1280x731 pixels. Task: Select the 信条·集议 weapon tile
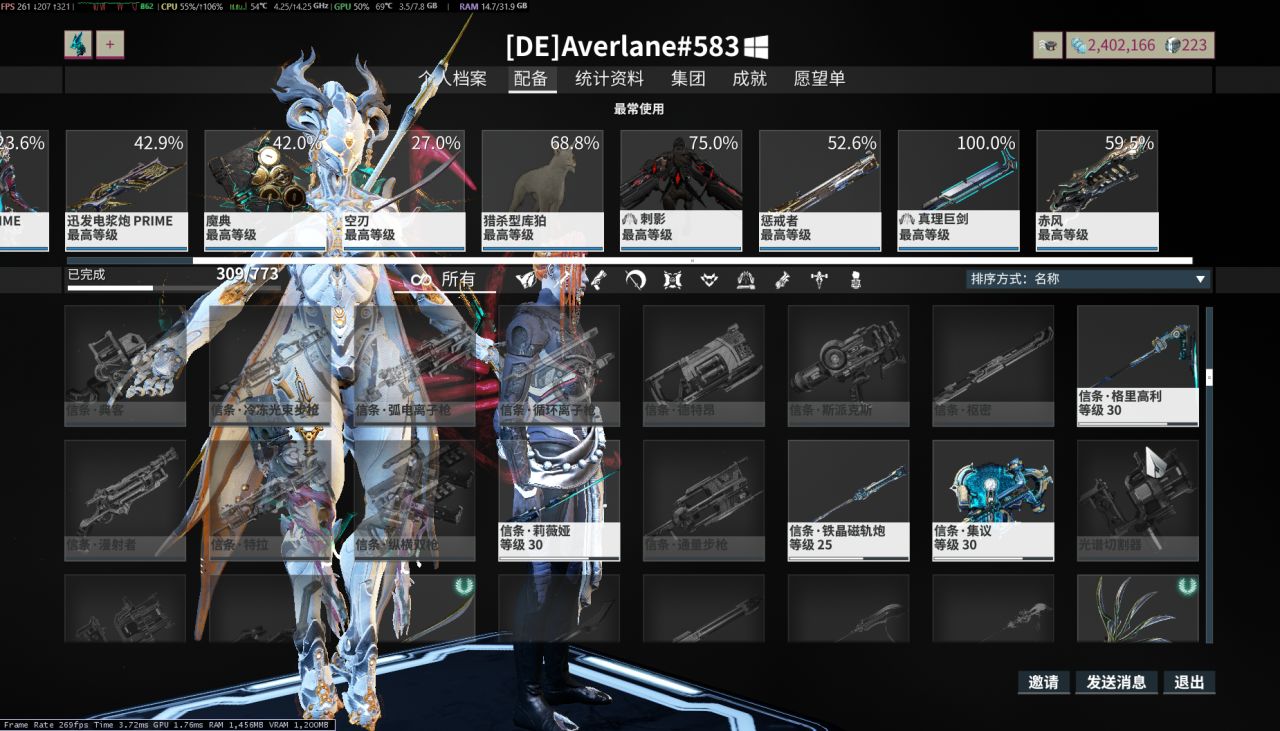(993, 500)
